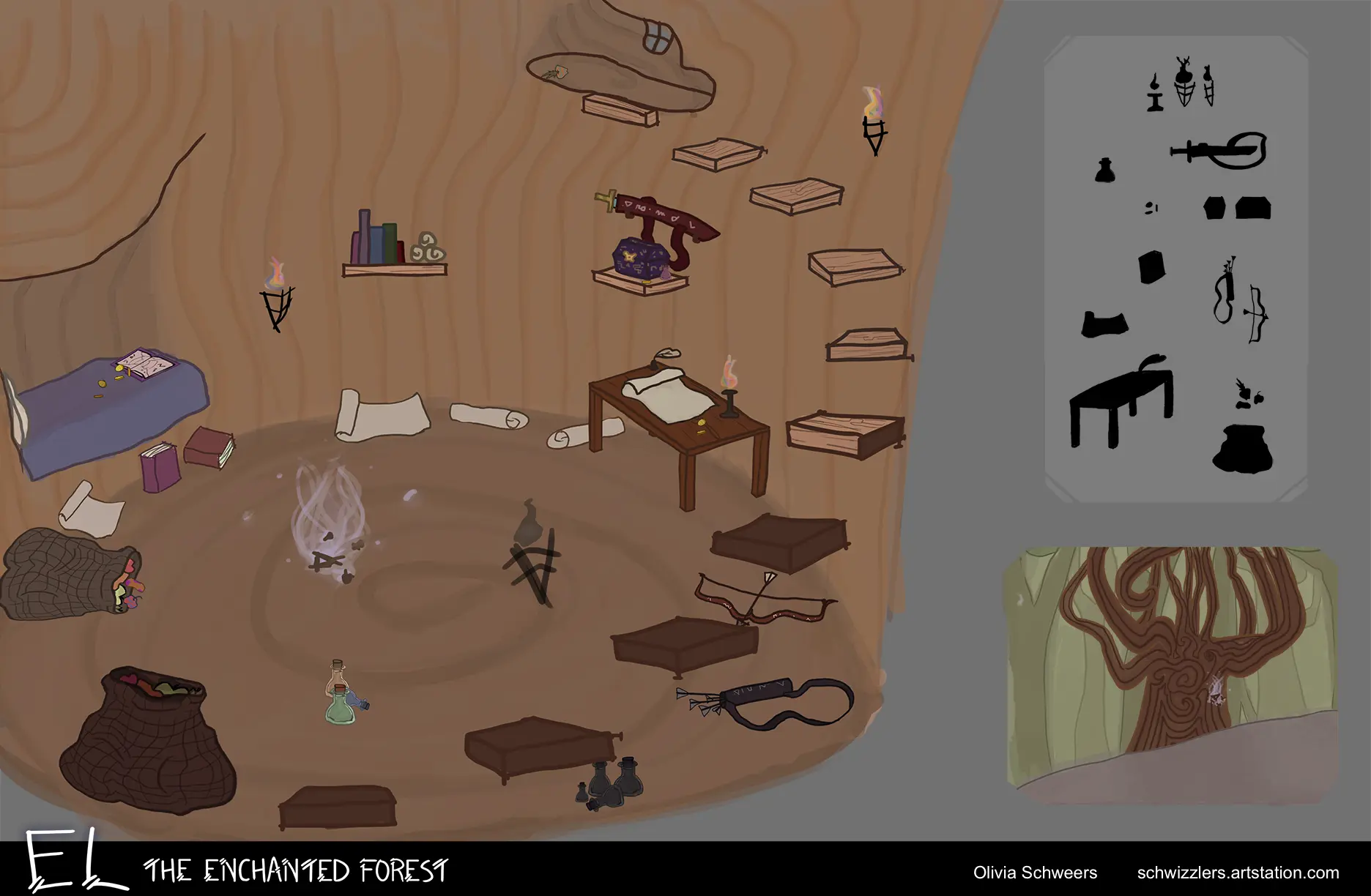Pick the sword and sheath silhouette
Image resolution: width=1371 pixels, height=896 pixels.
click(x=1220, y=150)
